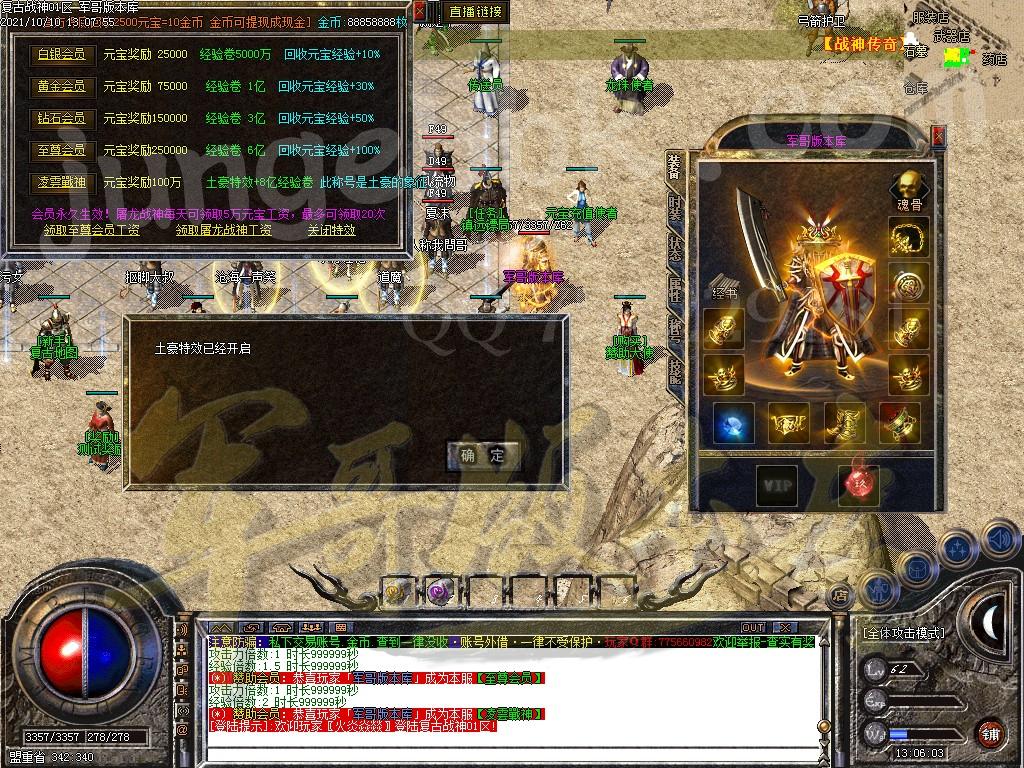The image size is (1024, 768).
Task: Click the VIP button in equipment panel
Action: point(776,485)
